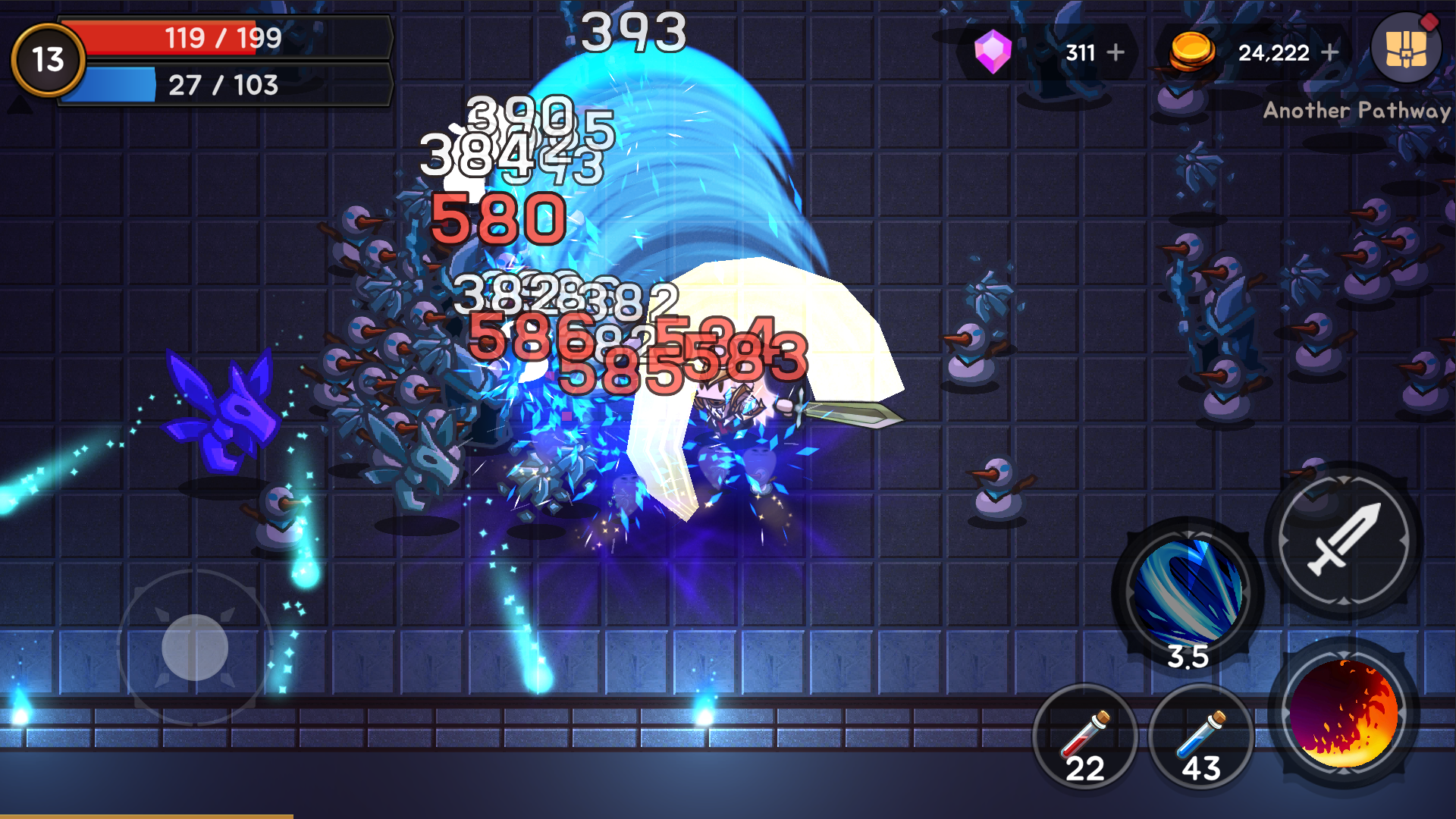Tap the plus next to 24,222 coins

[x=1331, y=52]
